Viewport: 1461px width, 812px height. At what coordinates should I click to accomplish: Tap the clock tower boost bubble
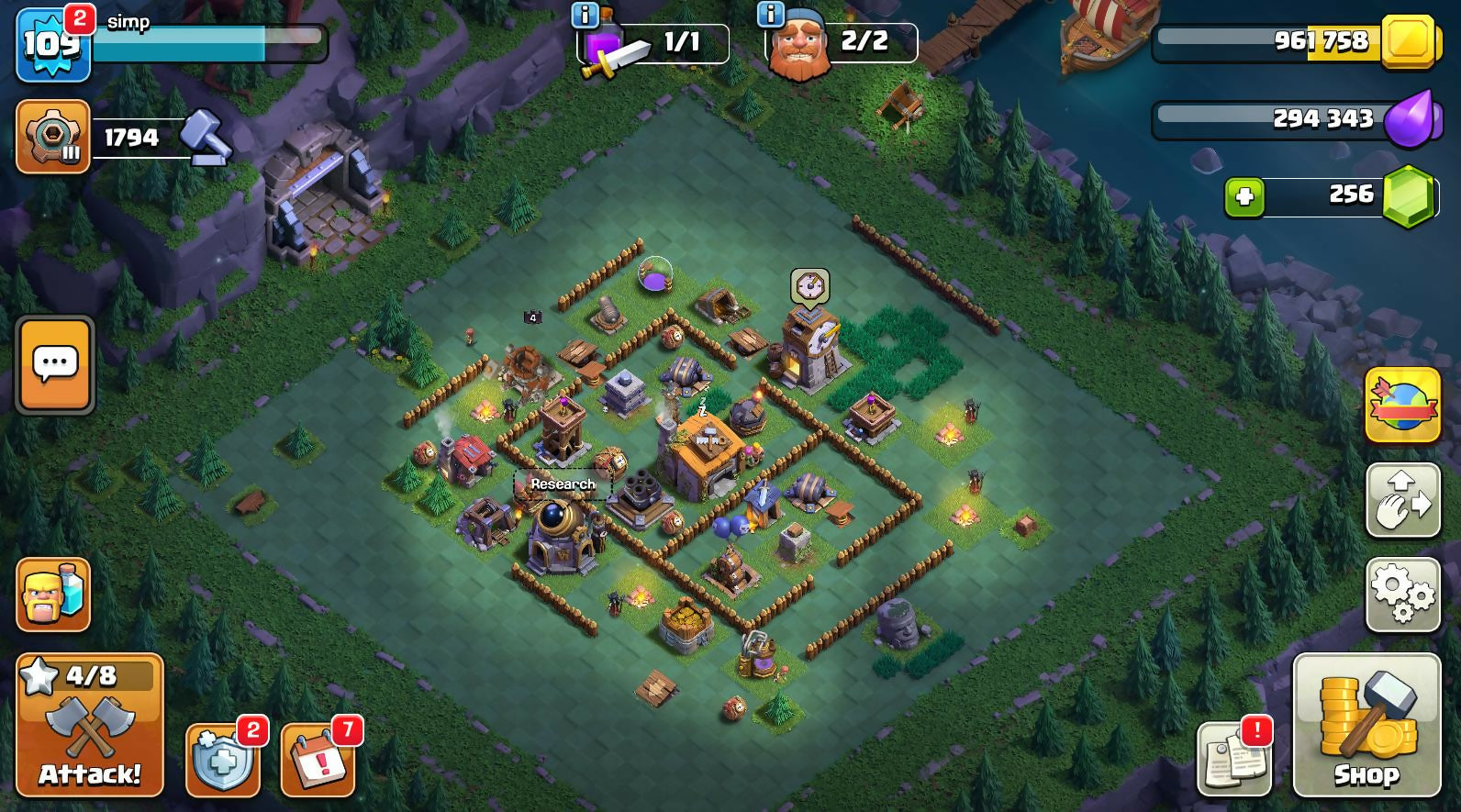tap(809, 286)
